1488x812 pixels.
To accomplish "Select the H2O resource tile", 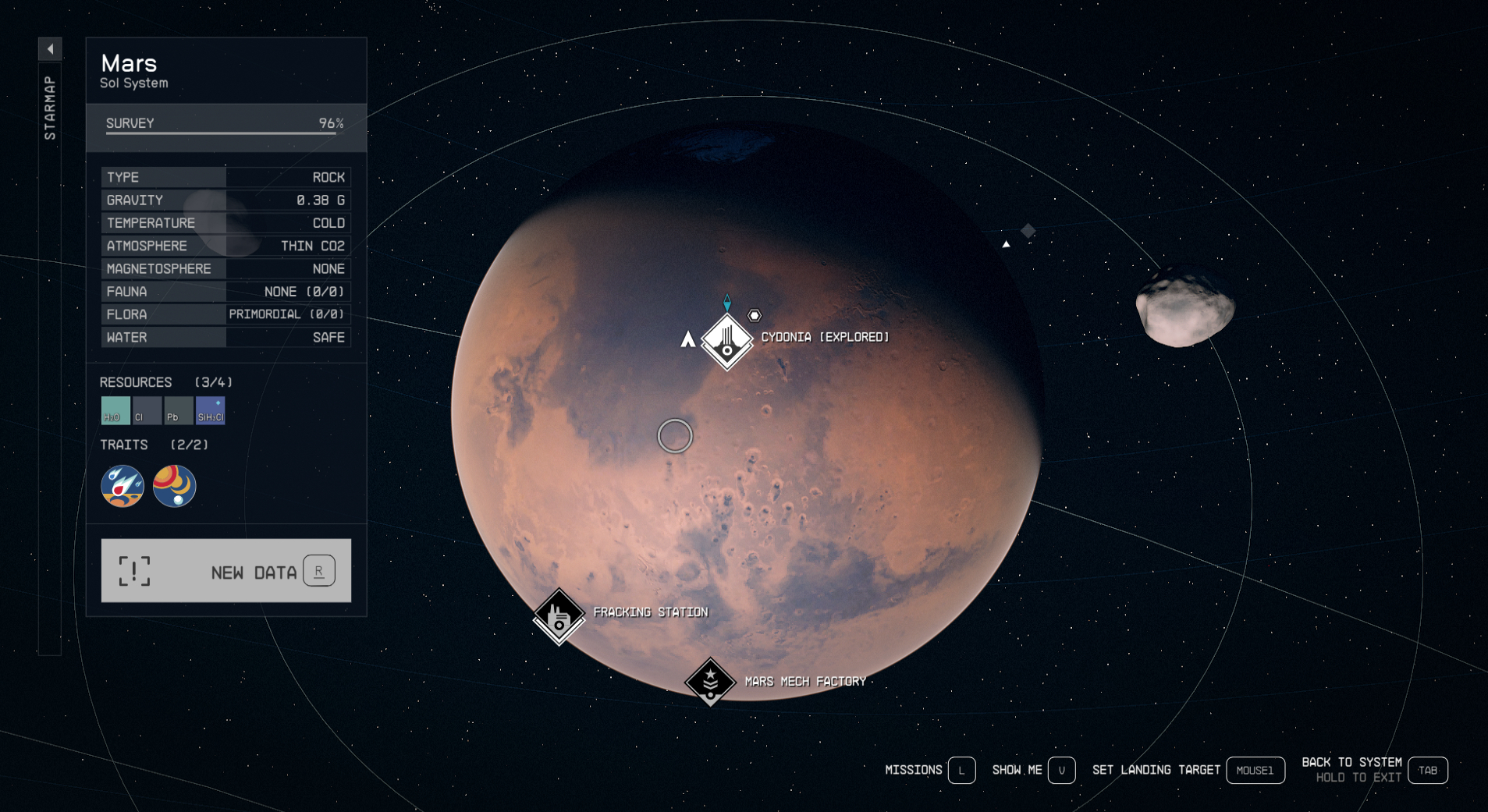I will [114, 410].
